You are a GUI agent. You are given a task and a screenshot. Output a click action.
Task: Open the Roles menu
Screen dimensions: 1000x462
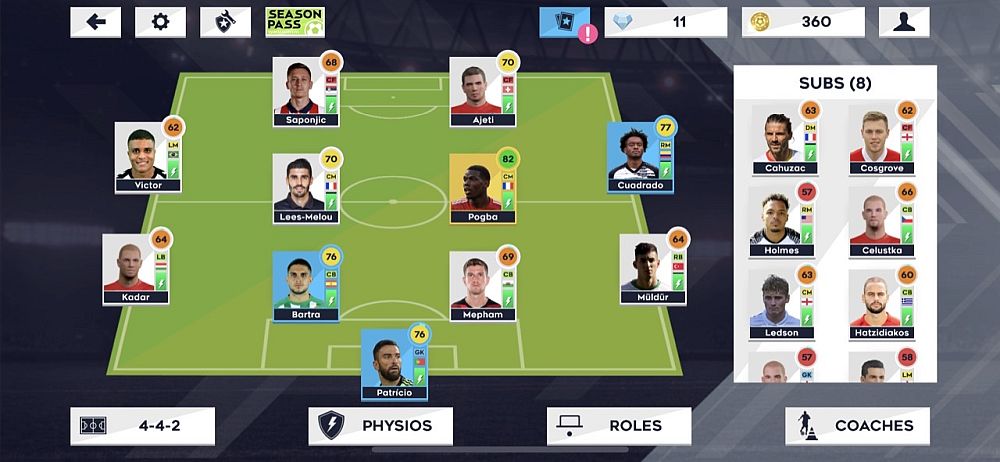point(619,426)
